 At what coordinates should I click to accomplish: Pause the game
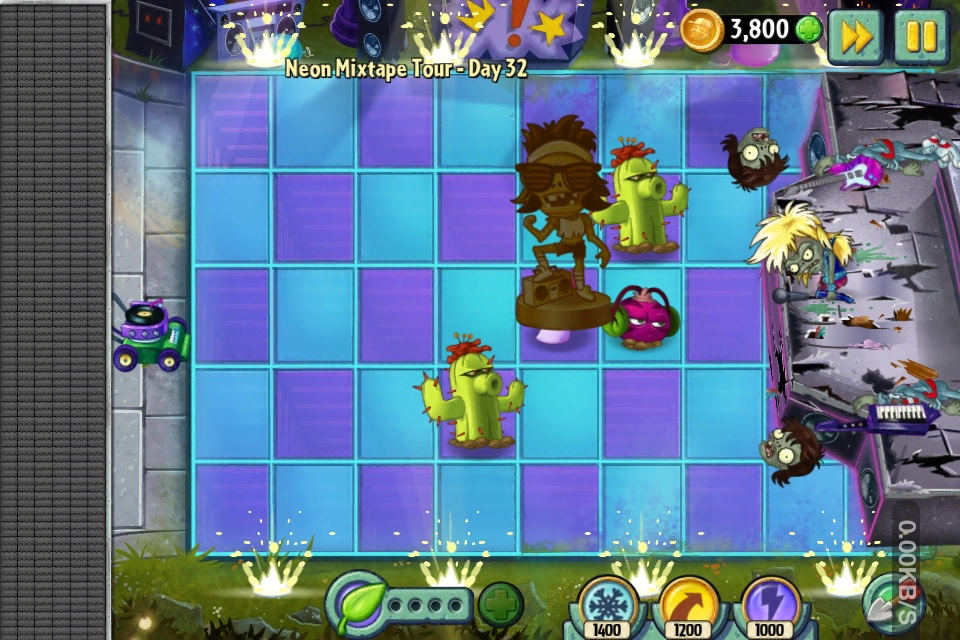click(920, 37)
